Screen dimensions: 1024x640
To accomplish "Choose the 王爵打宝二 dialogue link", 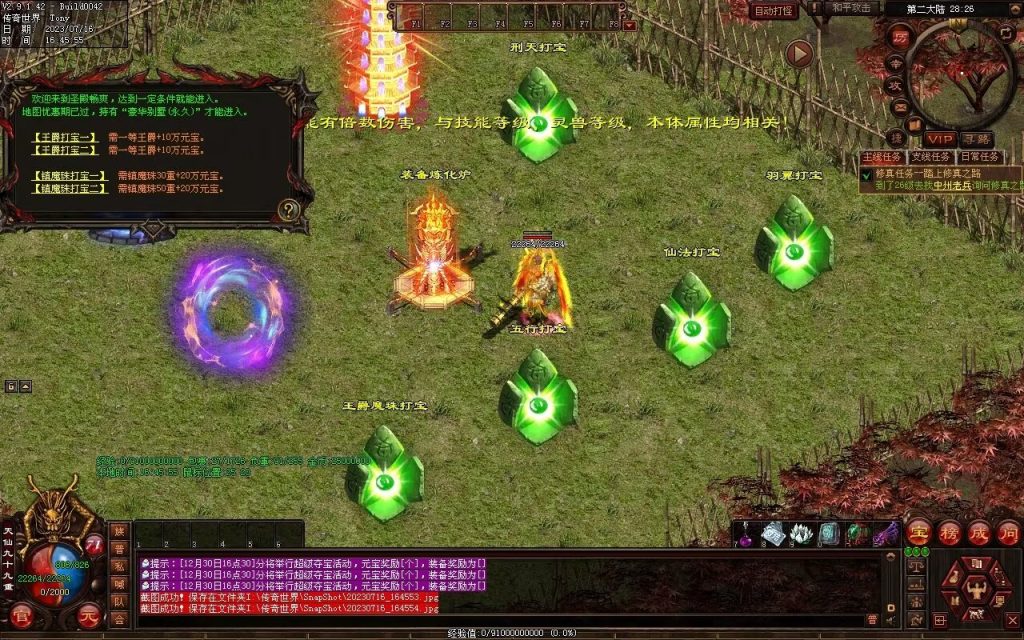I will [65, 150].
